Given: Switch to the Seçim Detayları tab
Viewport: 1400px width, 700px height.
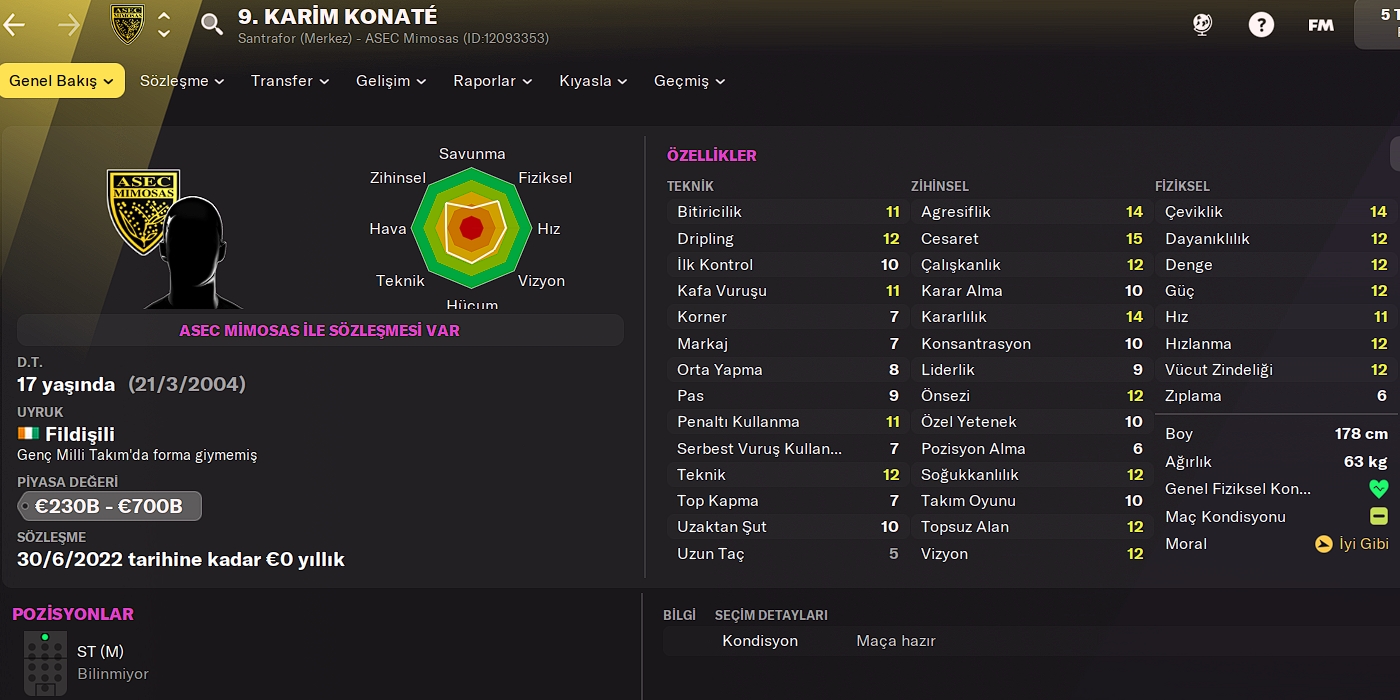Looking at the screenshot, I should [x=771, y=615].
